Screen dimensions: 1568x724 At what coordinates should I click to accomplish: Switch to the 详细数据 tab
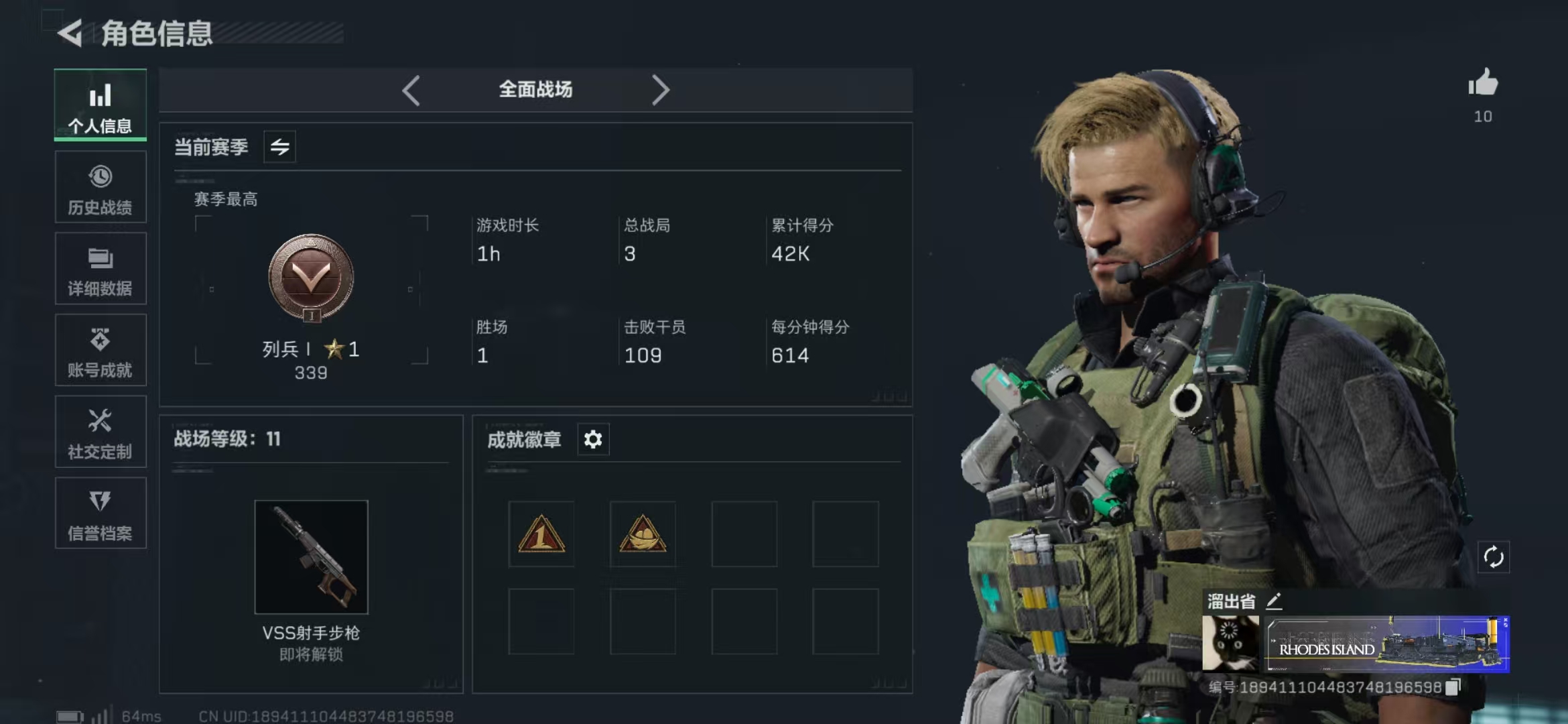tap(101, 269)
